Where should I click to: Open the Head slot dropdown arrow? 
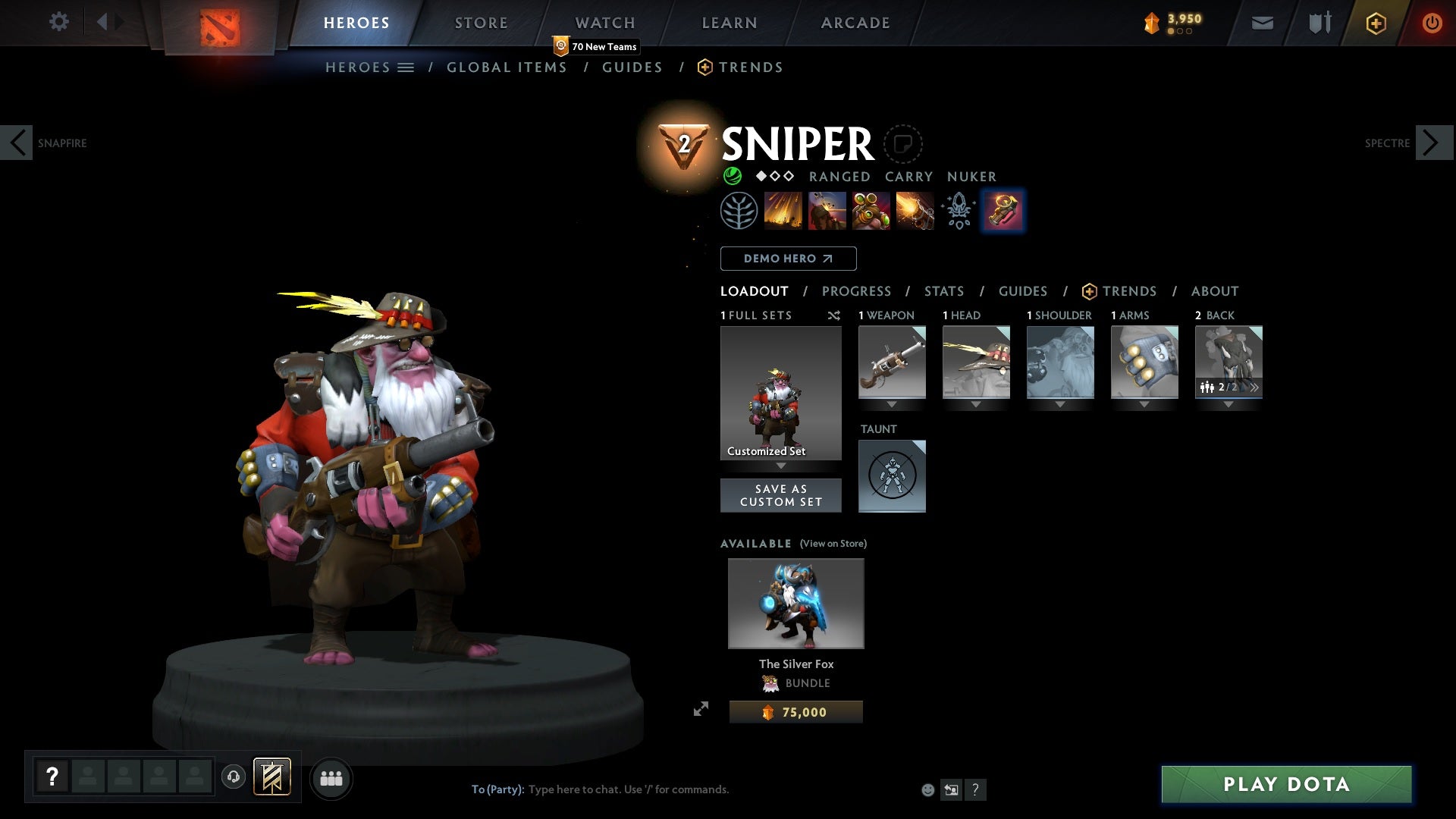click(976, 404)
